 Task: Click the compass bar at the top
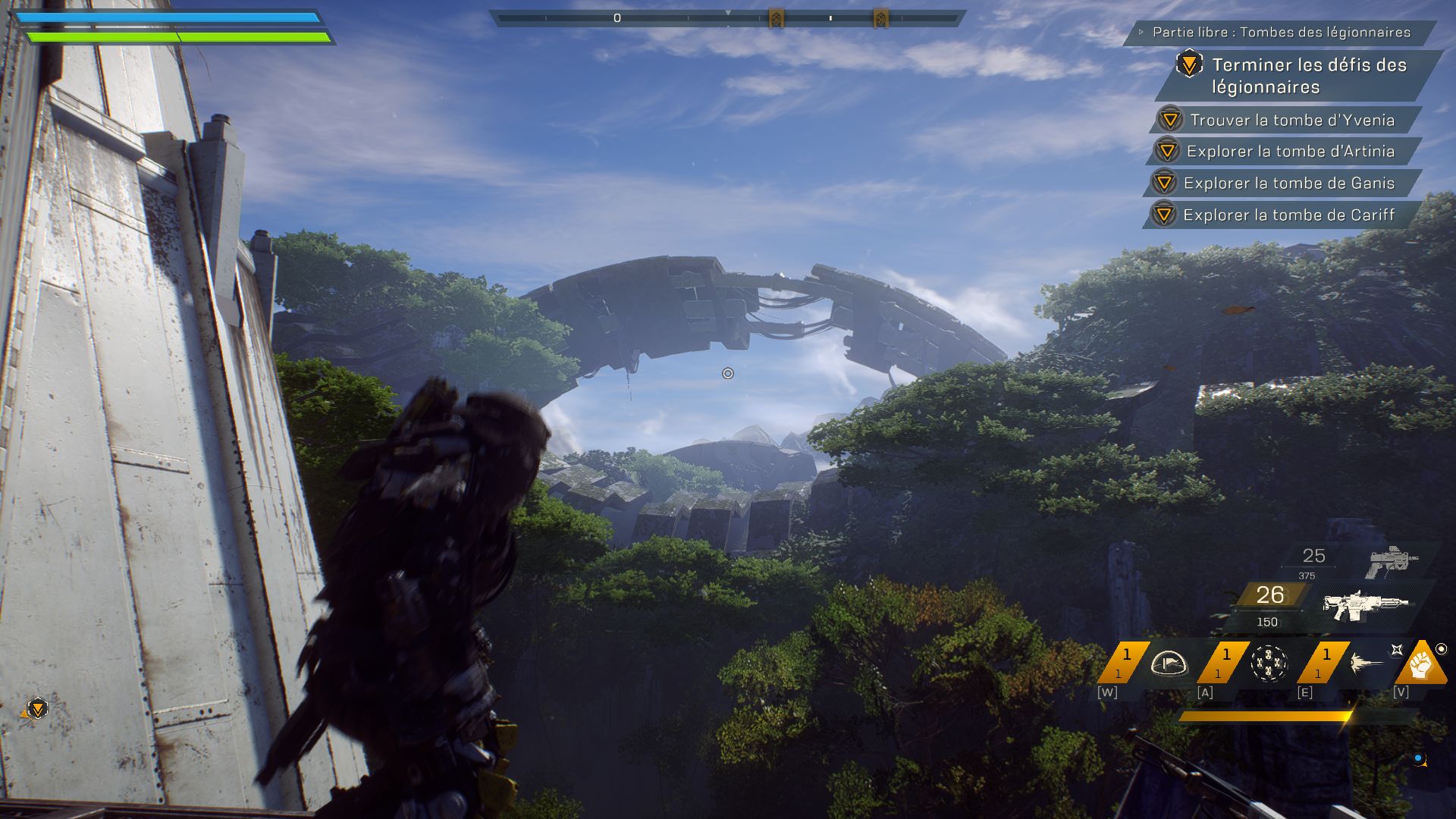tap(727, 17)
